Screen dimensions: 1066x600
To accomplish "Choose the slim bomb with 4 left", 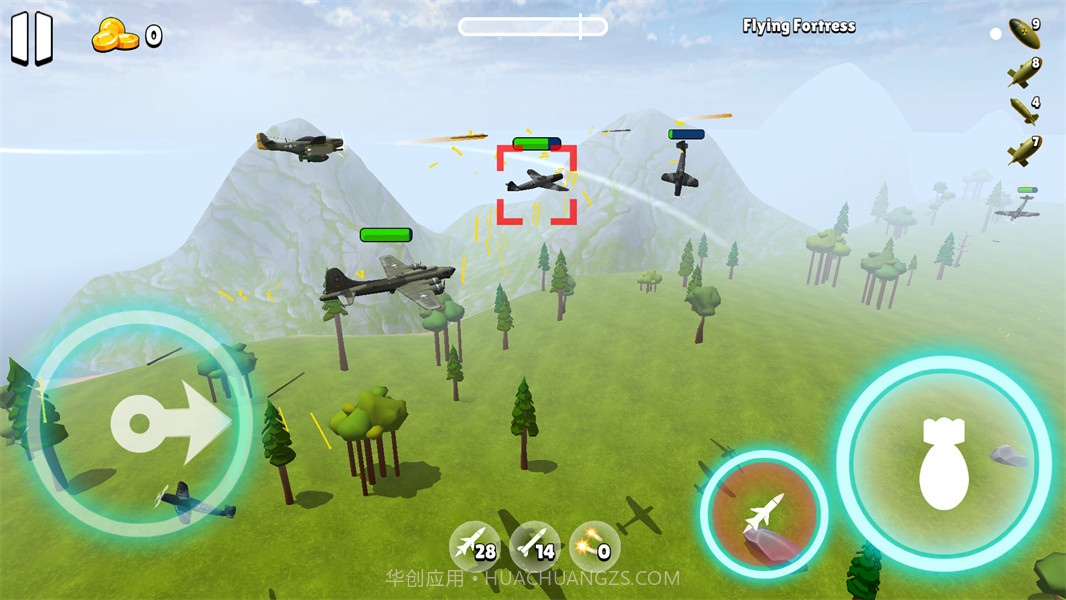I will coord(1024,110).
